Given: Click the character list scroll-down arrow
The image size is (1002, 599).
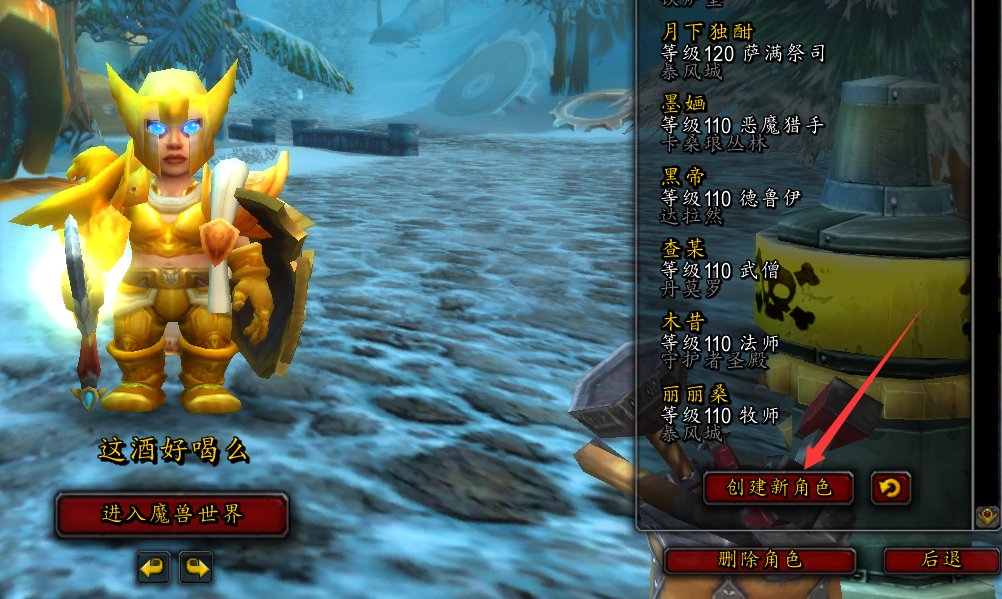Looking at the screenshot, I should pyautogui.click(x=985, y=517).
